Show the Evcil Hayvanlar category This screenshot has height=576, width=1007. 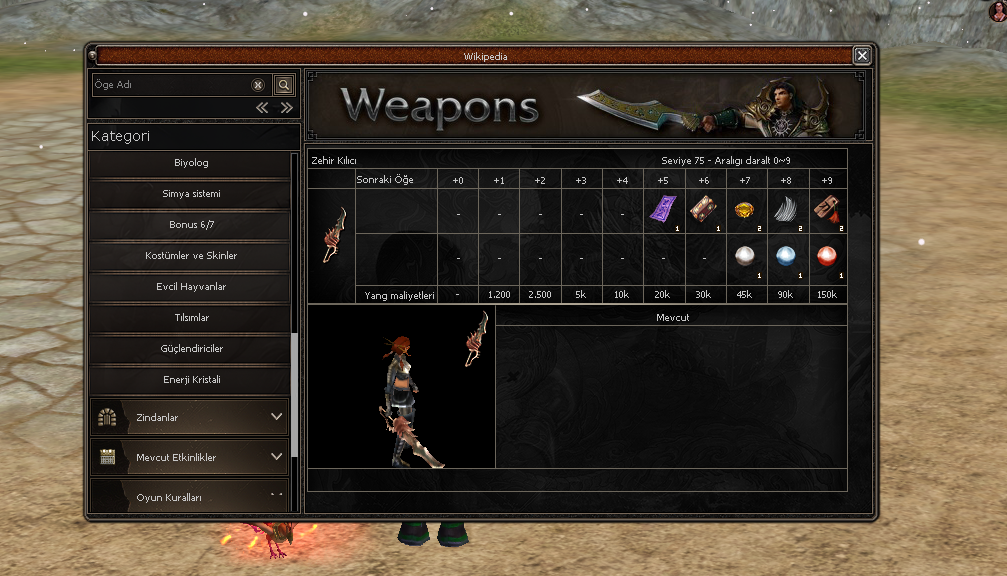(190, 287)
